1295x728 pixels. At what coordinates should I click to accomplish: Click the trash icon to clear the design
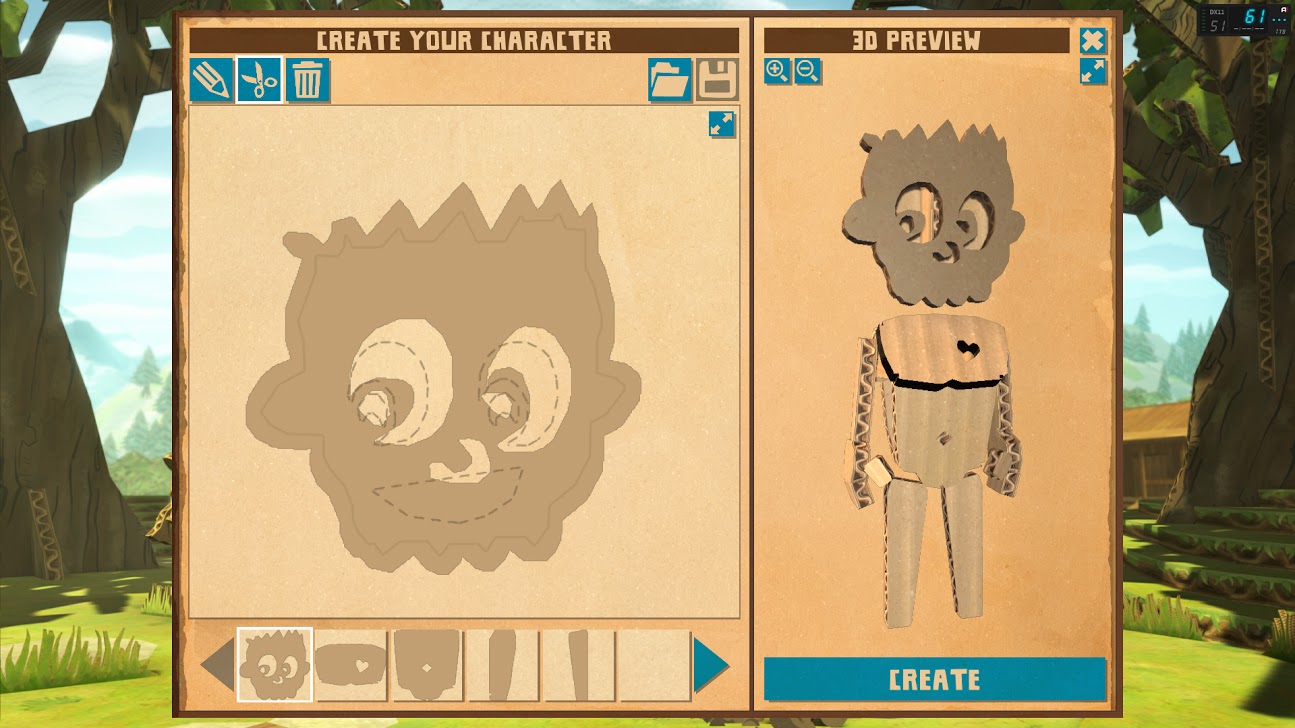pyautogui.click(x=308, y=80)
